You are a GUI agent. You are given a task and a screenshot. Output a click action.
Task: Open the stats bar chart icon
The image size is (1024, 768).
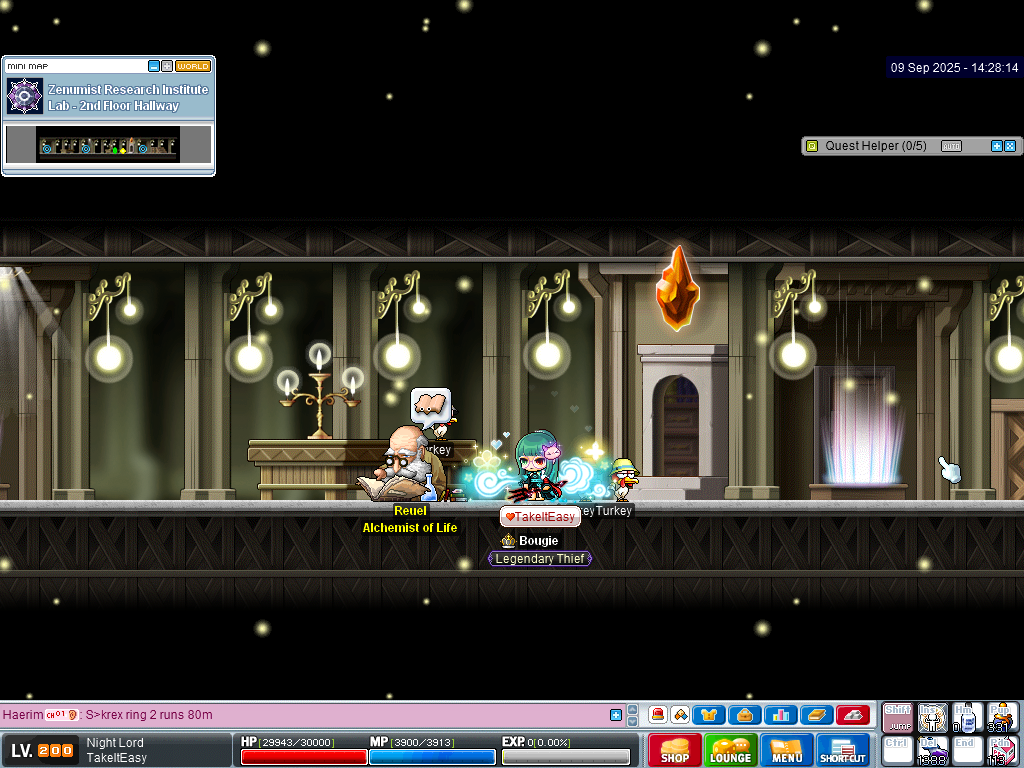tap(780, 715)
